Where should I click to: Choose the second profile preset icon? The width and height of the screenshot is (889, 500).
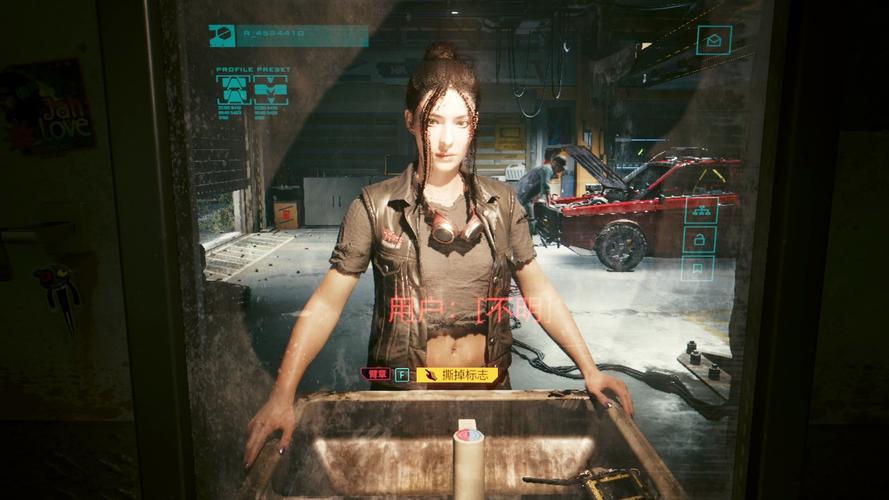[270, 90]
